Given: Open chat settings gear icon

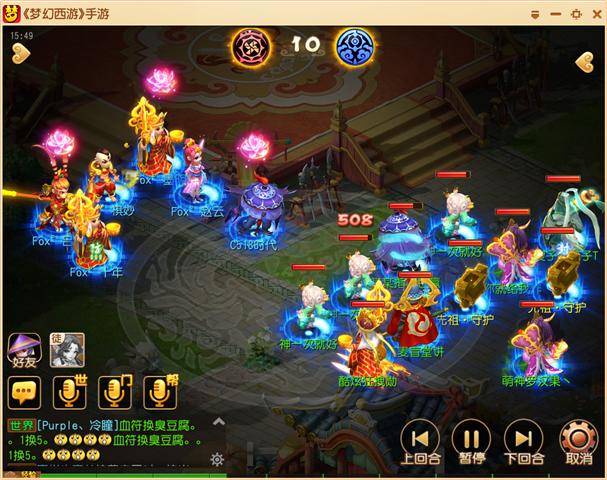Looking at the screenshot, I should [216, 459].
